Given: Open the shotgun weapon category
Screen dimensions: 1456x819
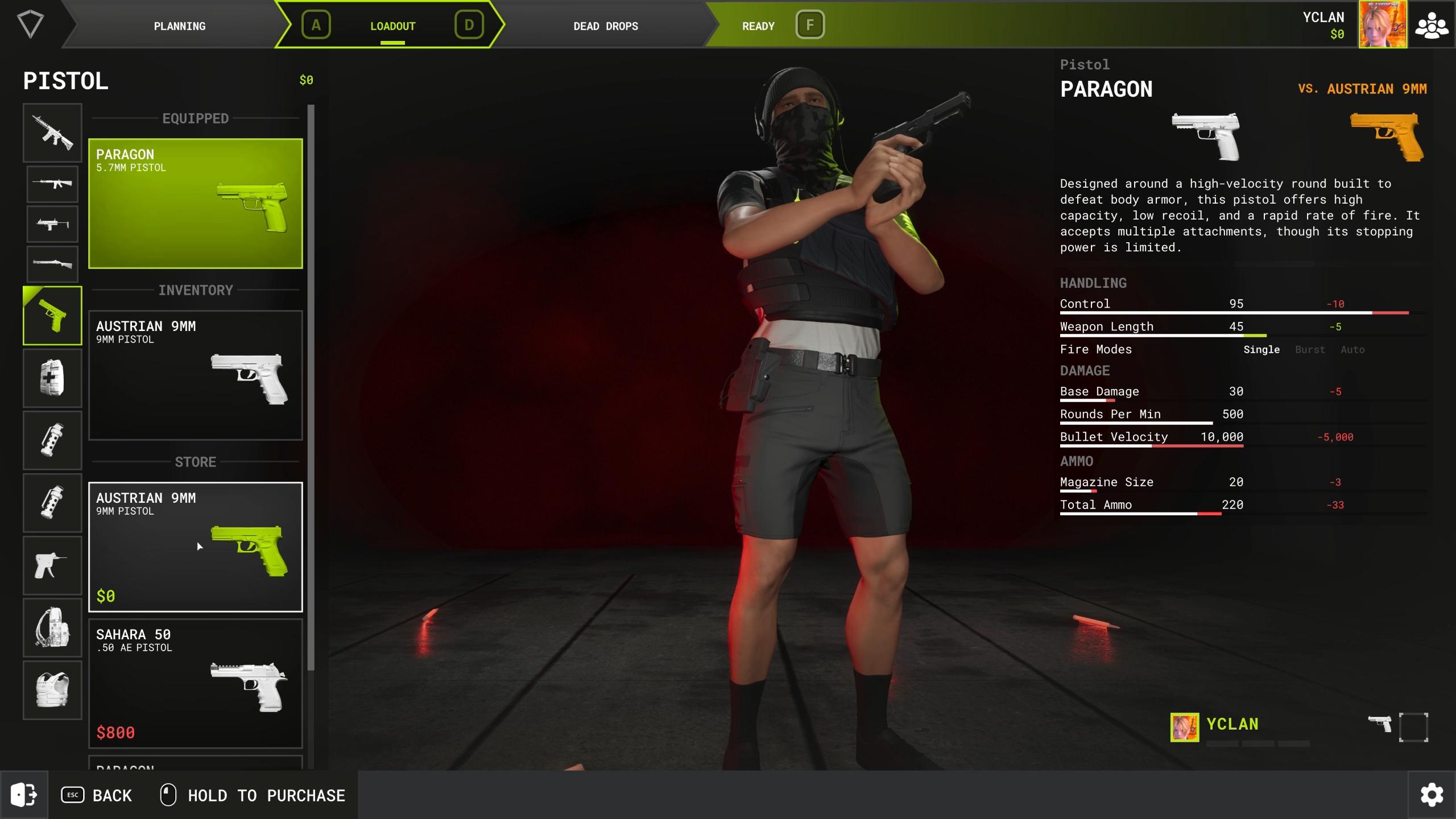Looking at the screenshot, I should (52, 264).
